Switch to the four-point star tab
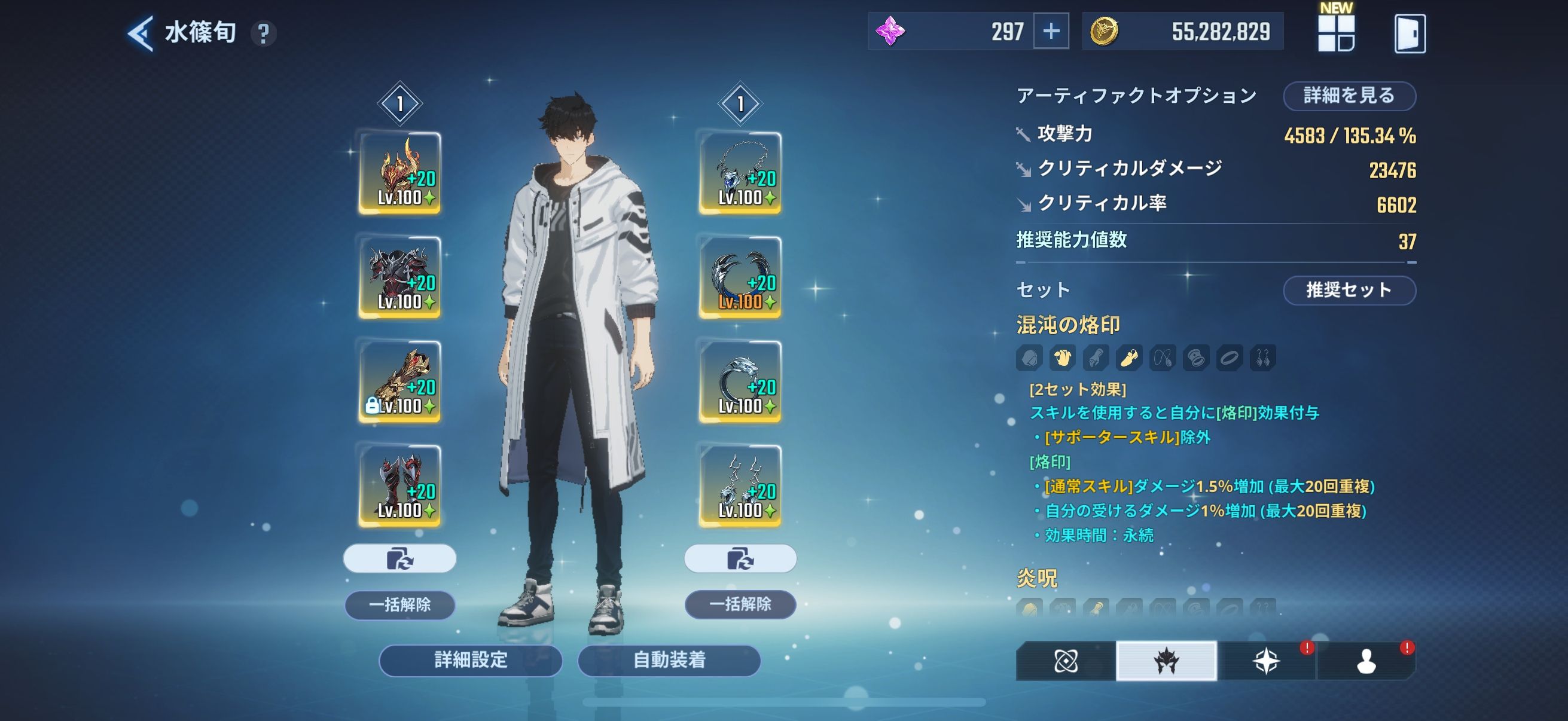 tap(1266, 661)
